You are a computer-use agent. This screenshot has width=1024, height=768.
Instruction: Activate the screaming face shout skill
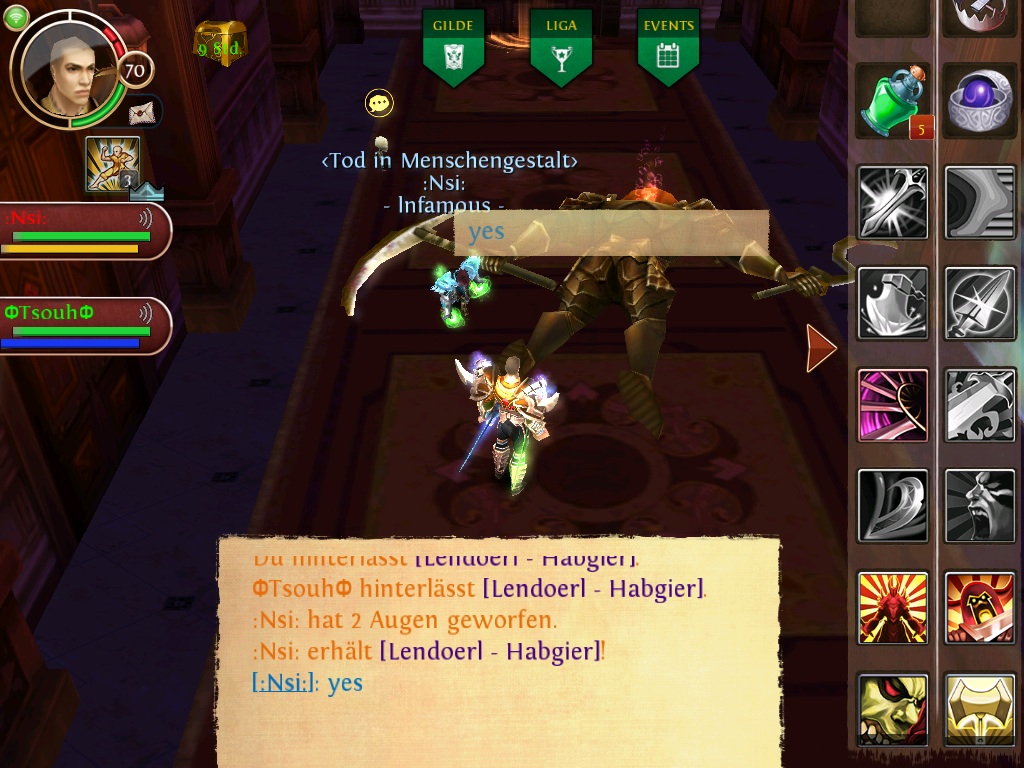coord(980,506)
